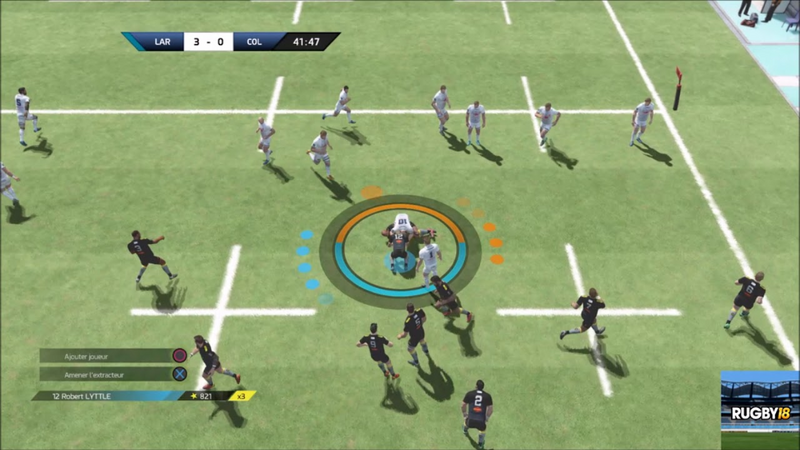Click the Rugby 18 logo badge
Screen dimensions: 800x450
(759, 413)
